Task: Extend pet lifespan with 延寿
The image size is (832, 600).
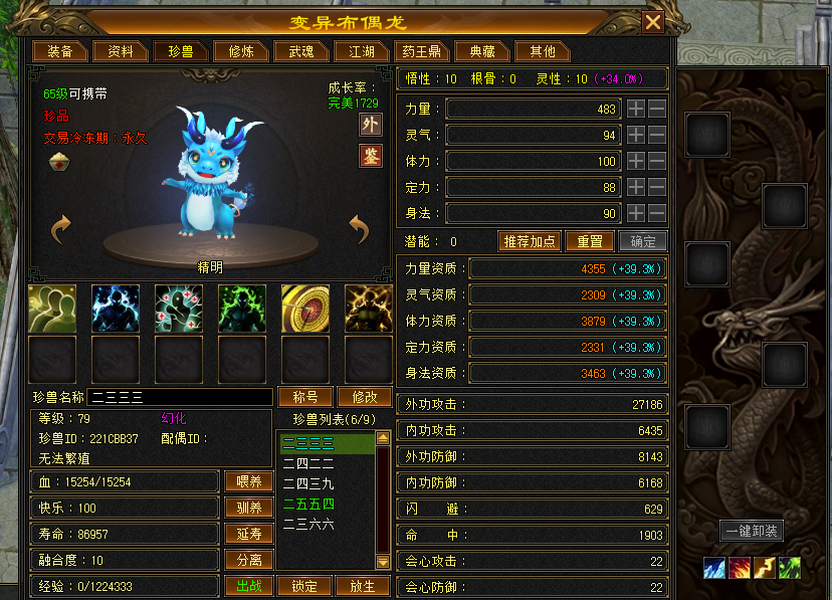Action: point(249,535)
